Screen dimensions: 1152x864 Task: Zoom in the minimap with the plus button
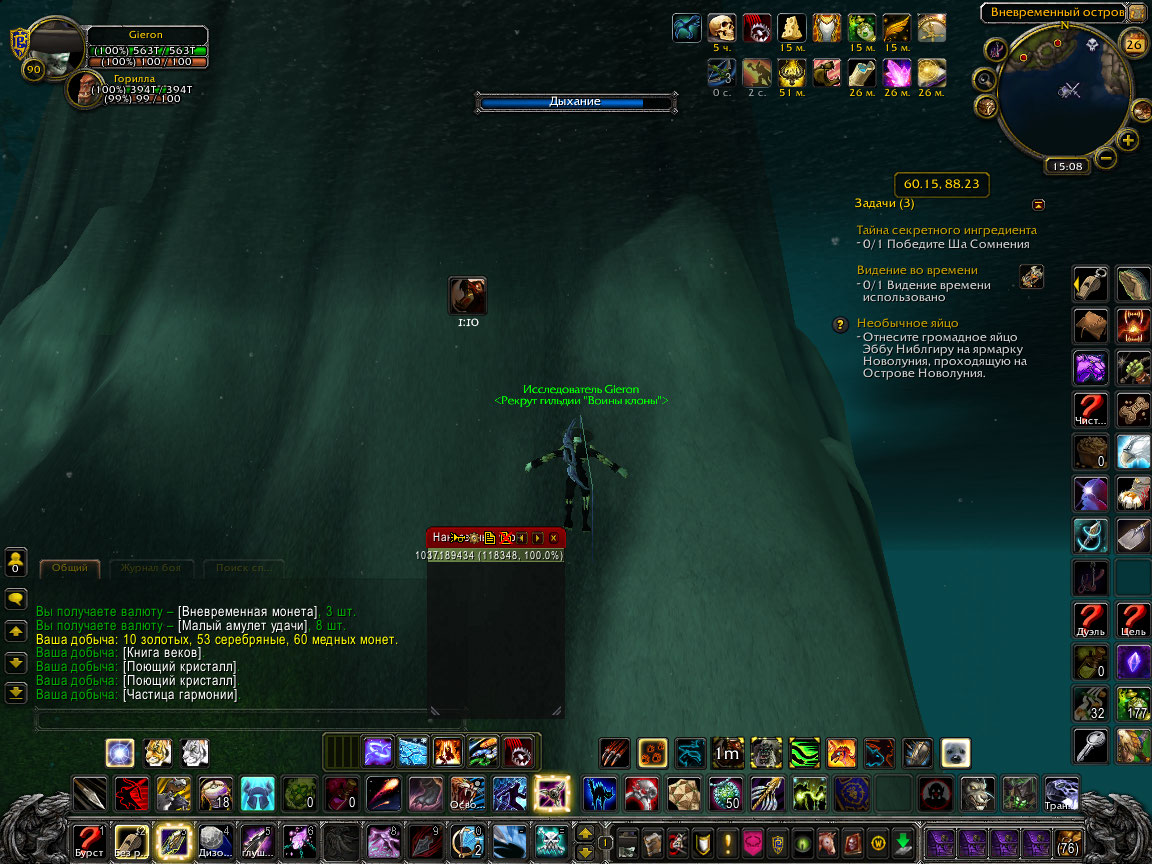[x=1129, y=141]
